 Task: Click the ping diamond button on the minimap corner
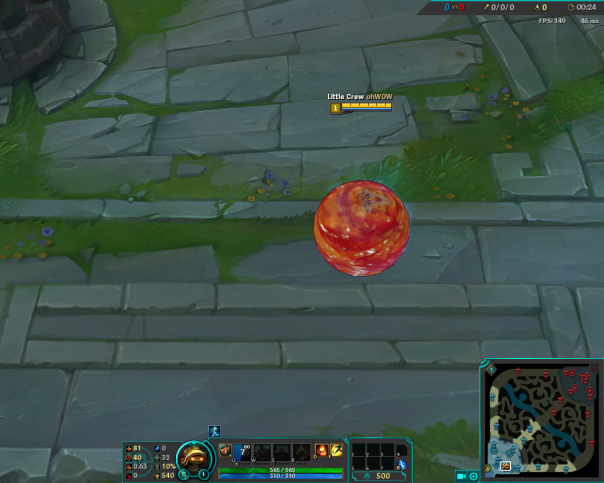[x=492, y=371]
